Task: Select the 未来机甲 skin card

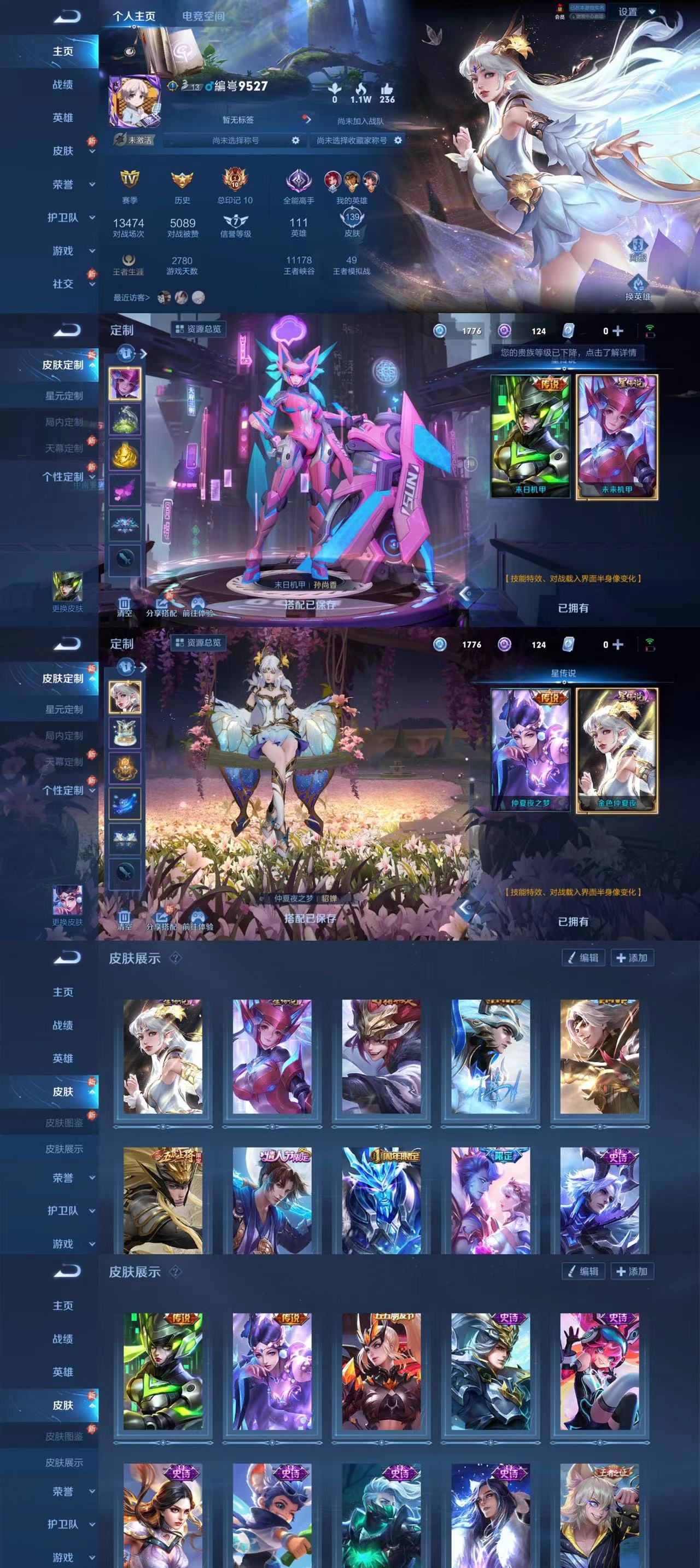Action: pos(617,436)
